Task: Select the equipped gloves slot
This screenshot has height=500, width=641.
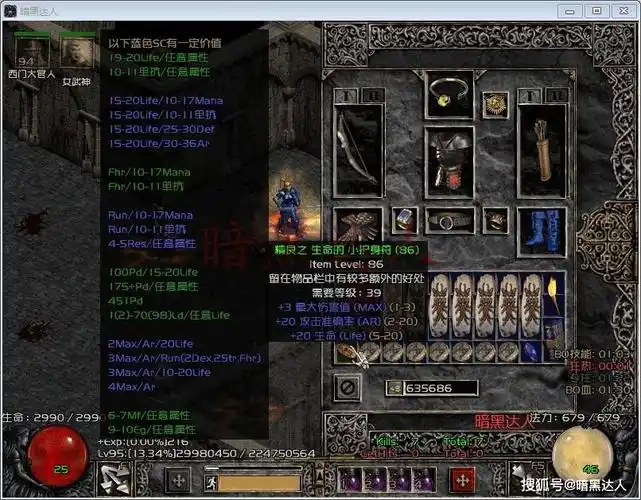Action: click(x=357, y=225)
